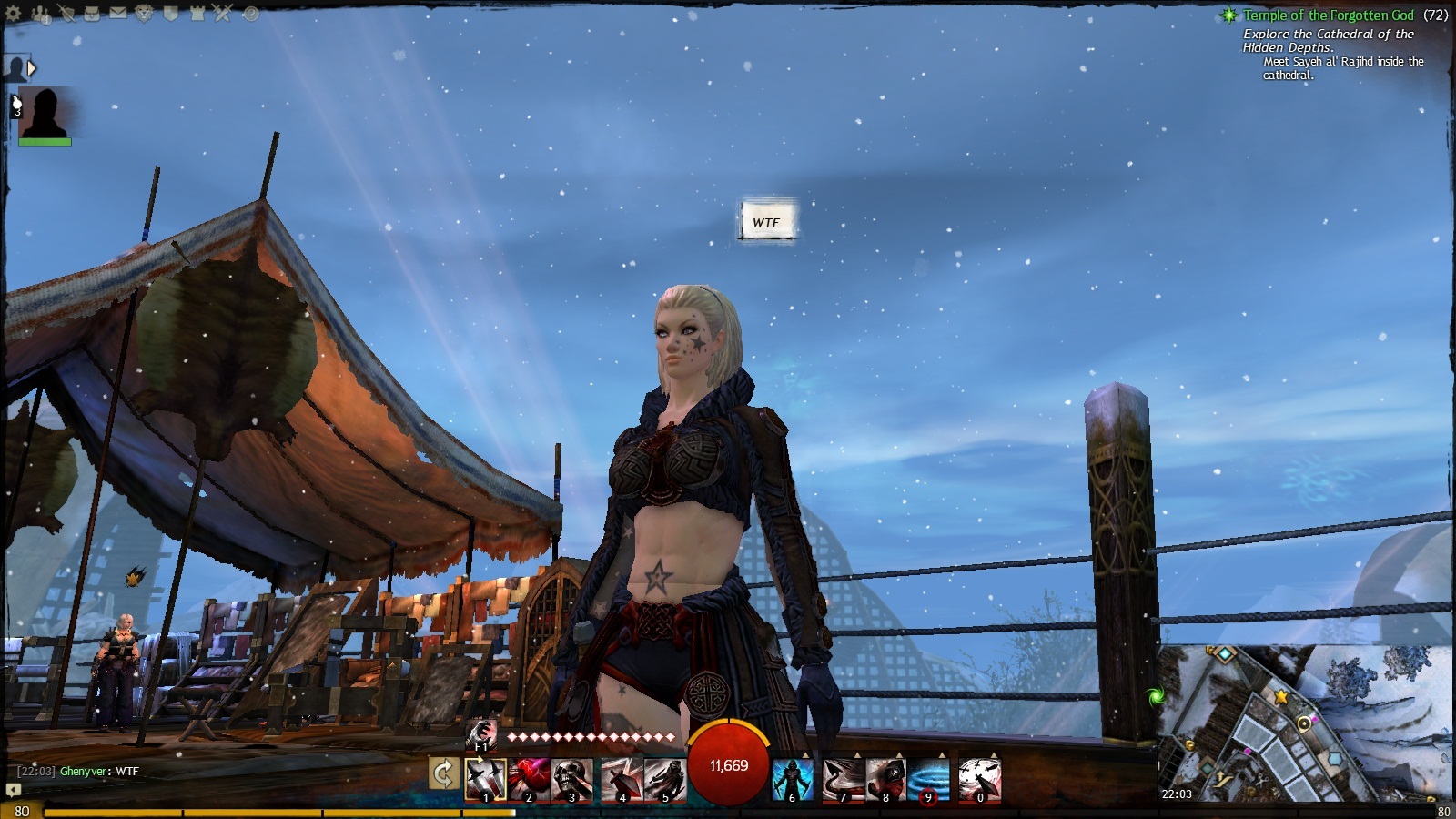1456x819 pixels.
Task: Open the contacts and party panel
Action: click(x=41, y=14)
